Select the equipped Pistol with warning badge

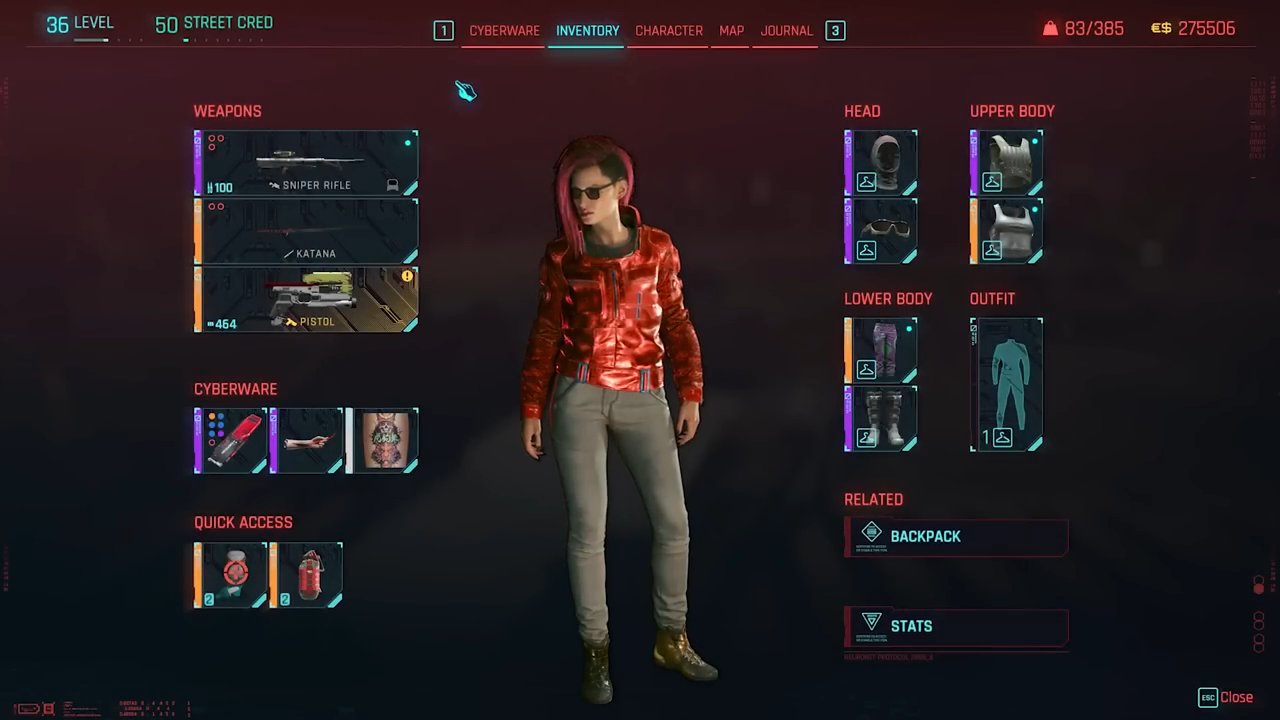[x=305, y=299]
